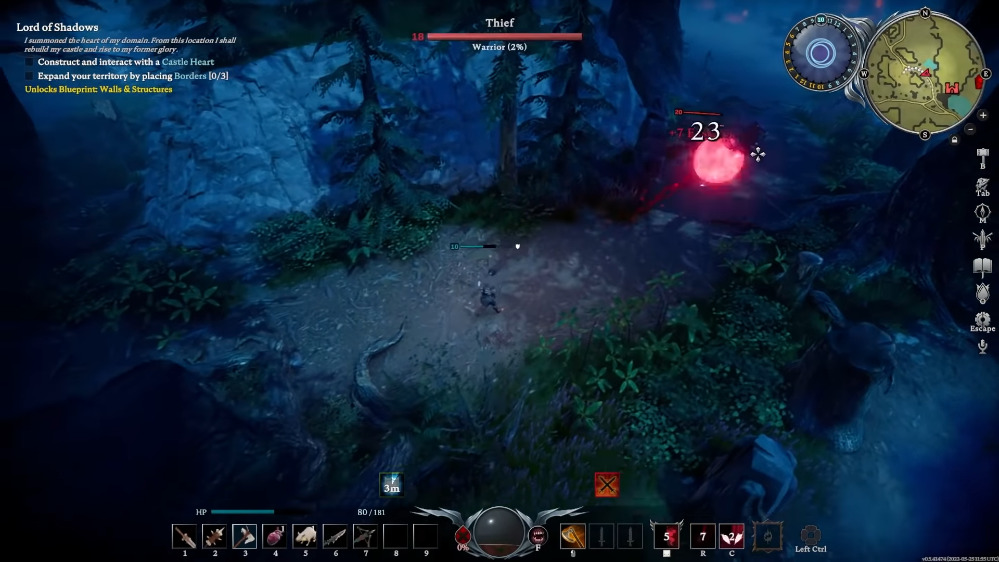999x562 pixels.
Task: Activate the golden axe weapon attack icon
Action: (x=572, y=535)
